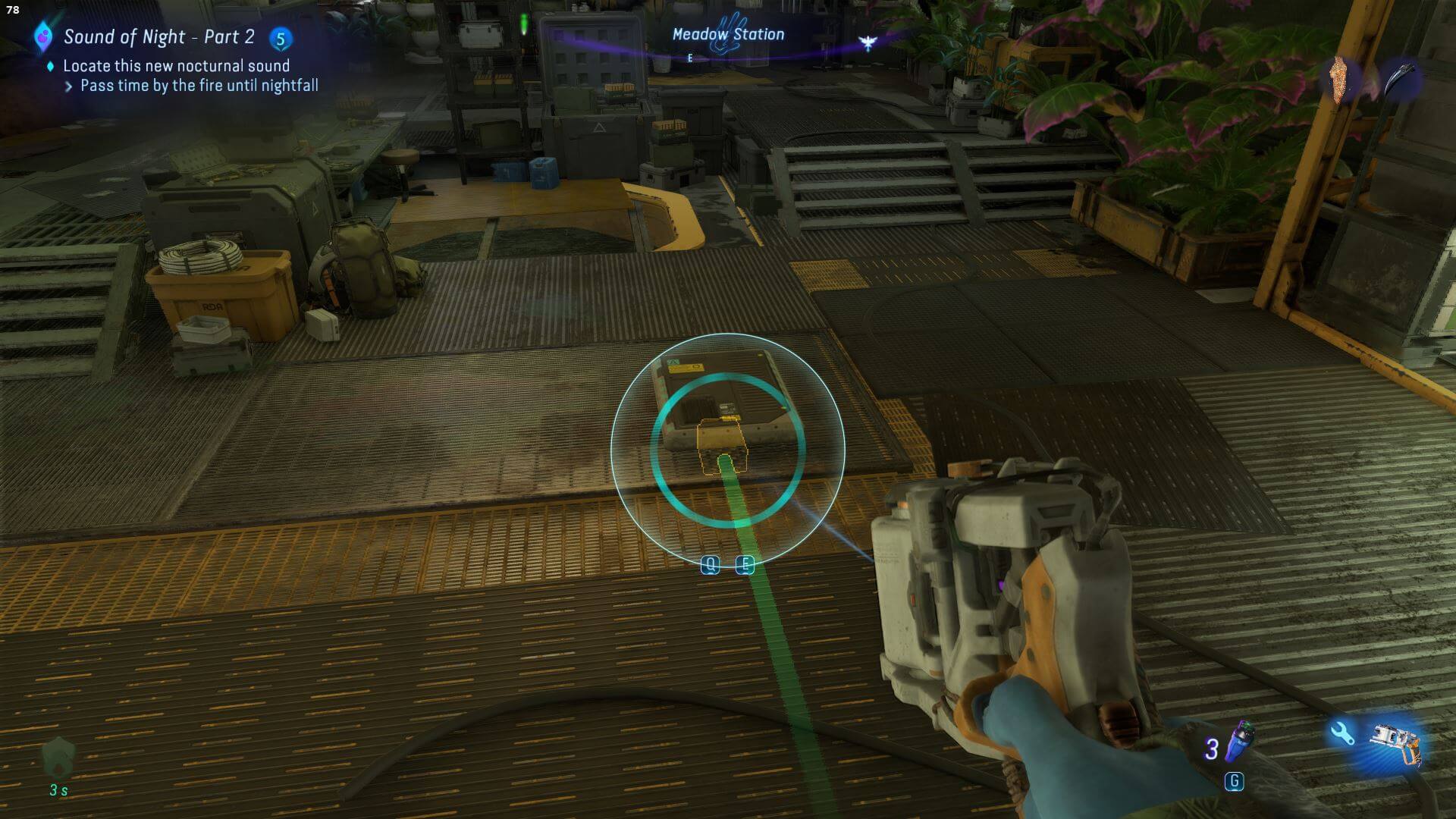Click the purple quest icon beside the title
Screen dimensions: 1456x819
[x=43, y=36]
